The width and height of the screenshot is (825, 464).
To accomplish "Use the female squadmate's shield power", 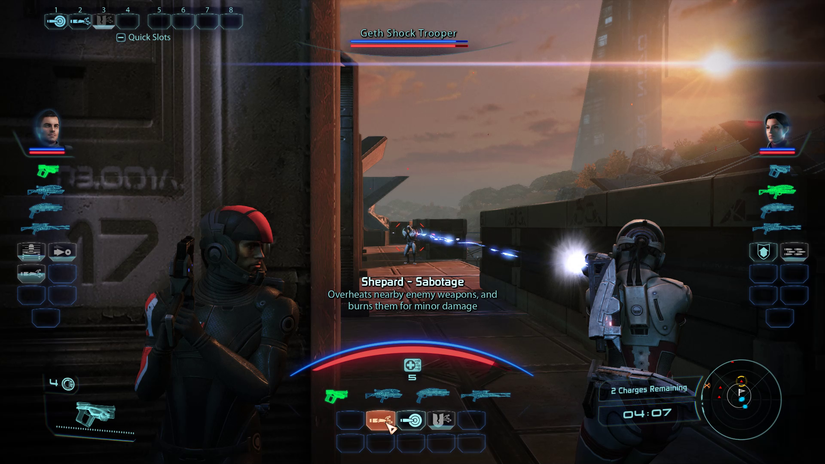I will coord(763,252).
